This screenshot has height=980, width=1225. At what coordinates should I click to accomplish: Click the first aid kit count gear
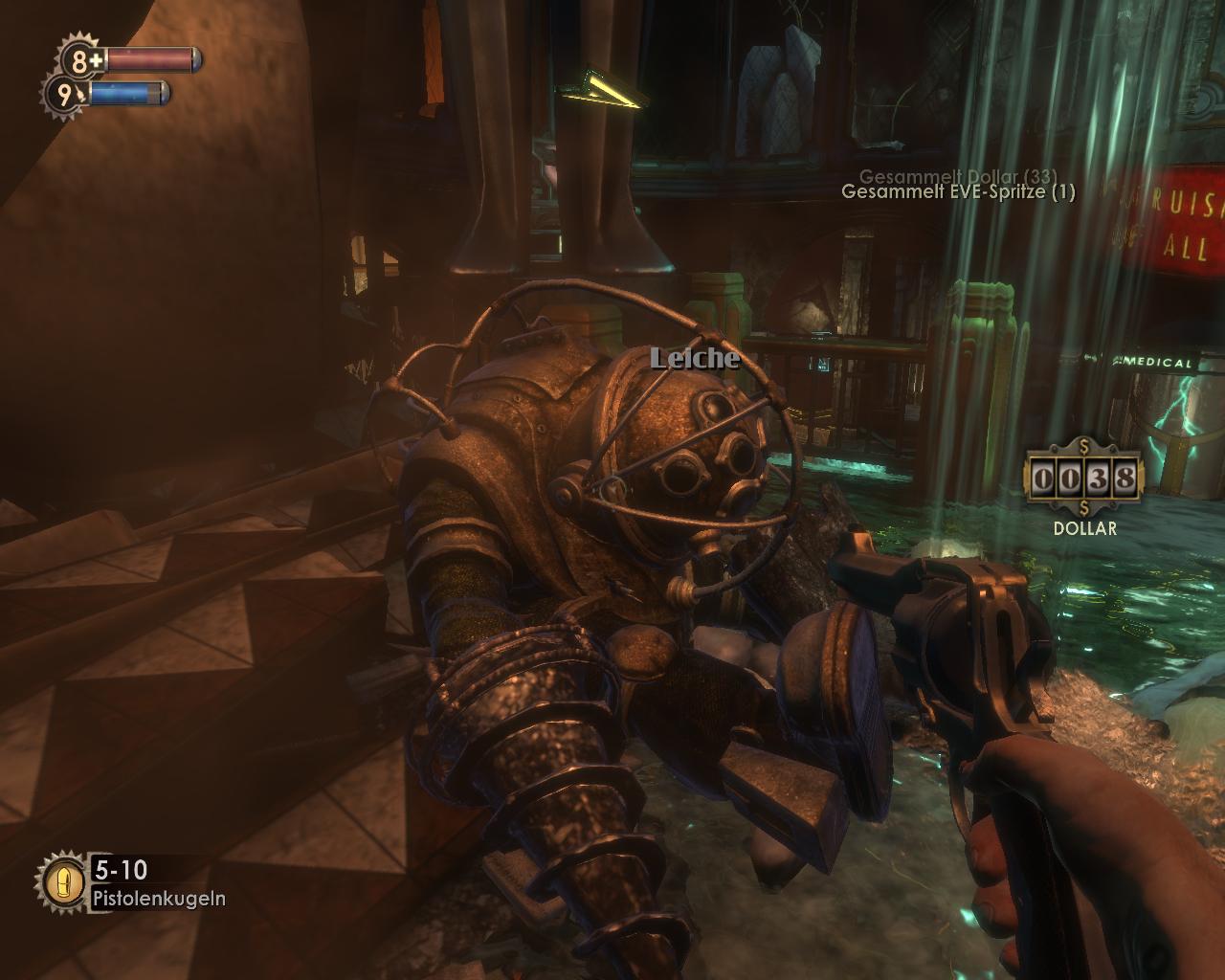pyautogui.click(x=82, y=60)
